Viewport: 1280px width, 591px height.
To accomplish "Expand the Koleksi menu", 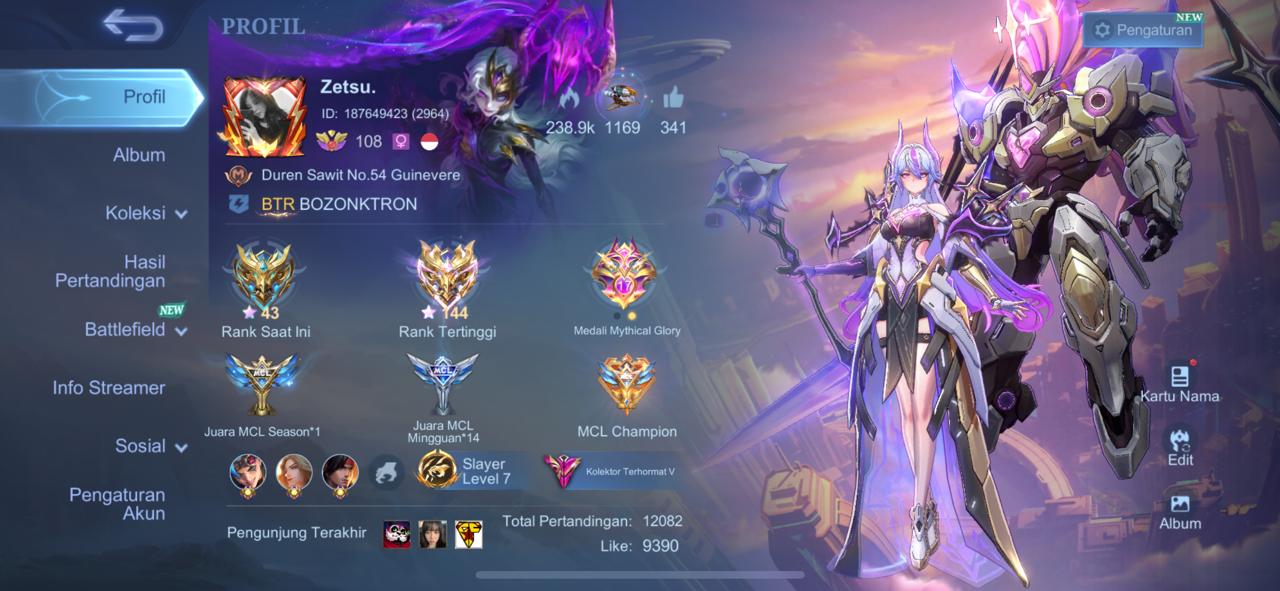I will click(x=146, y=213).
